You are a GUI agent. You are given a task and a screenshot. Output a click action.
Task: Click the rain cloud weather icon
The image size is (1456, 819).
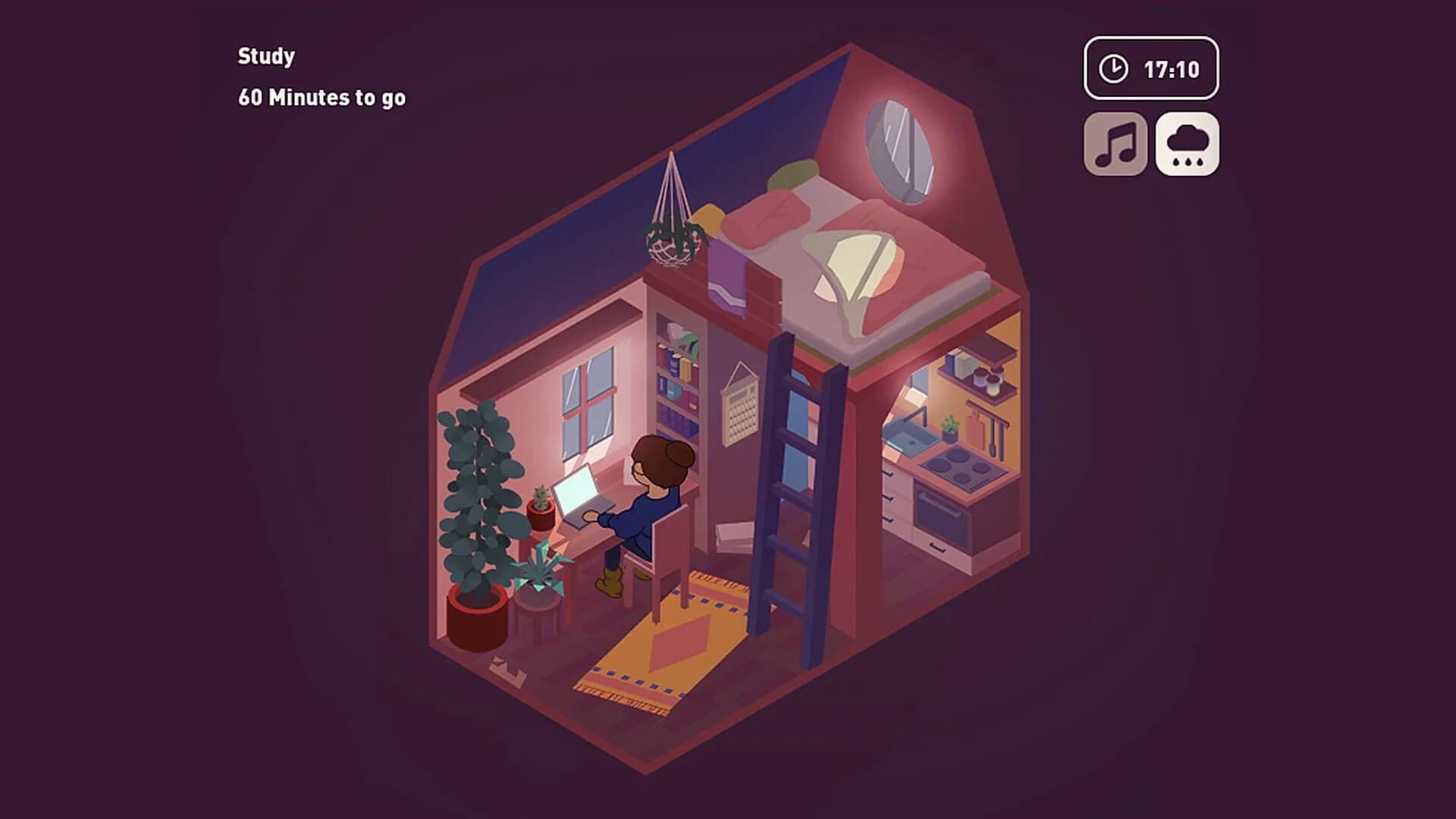1188,143
